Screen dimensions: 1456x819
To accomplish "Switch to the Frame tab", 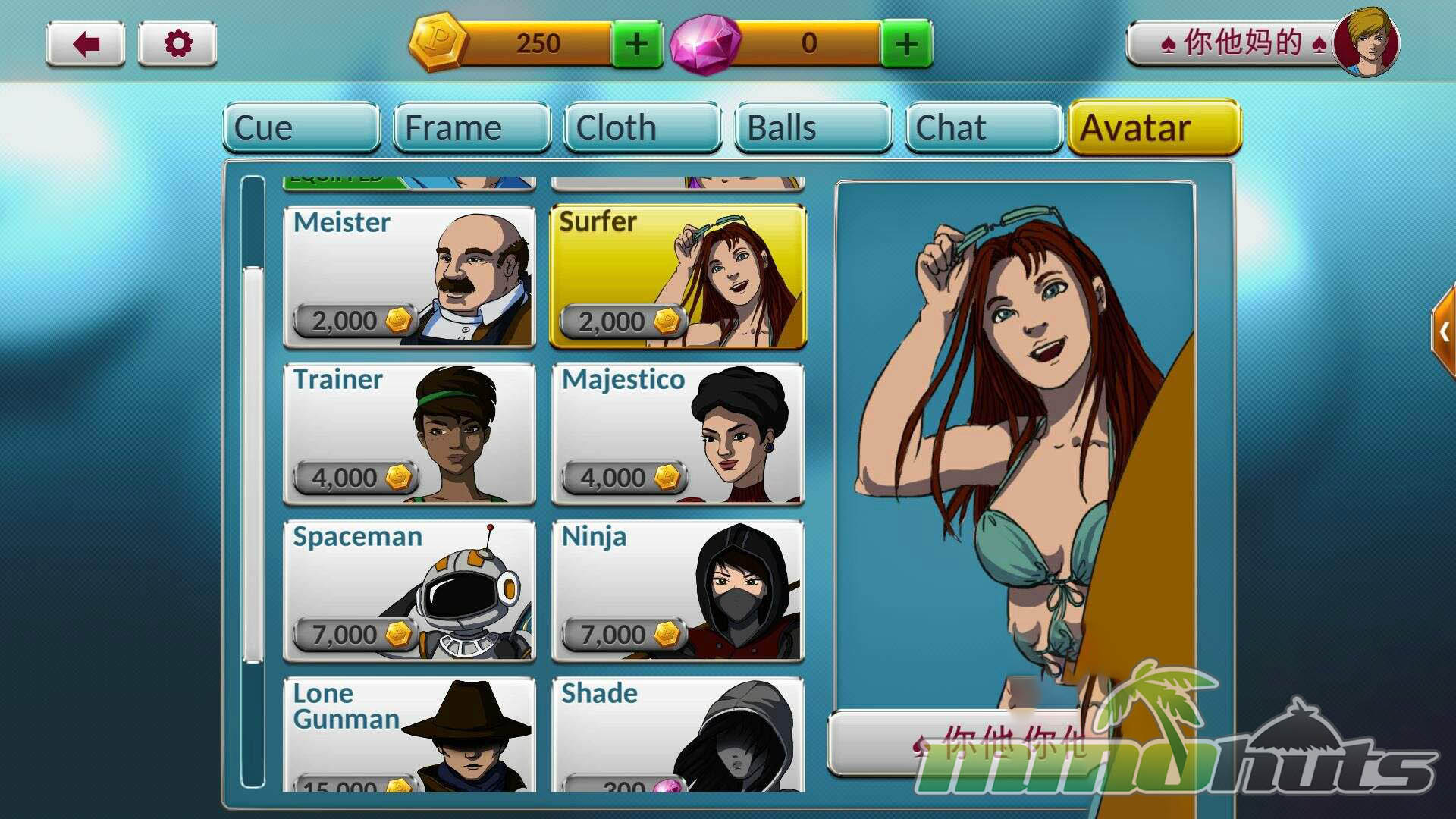I will point(472,127).
